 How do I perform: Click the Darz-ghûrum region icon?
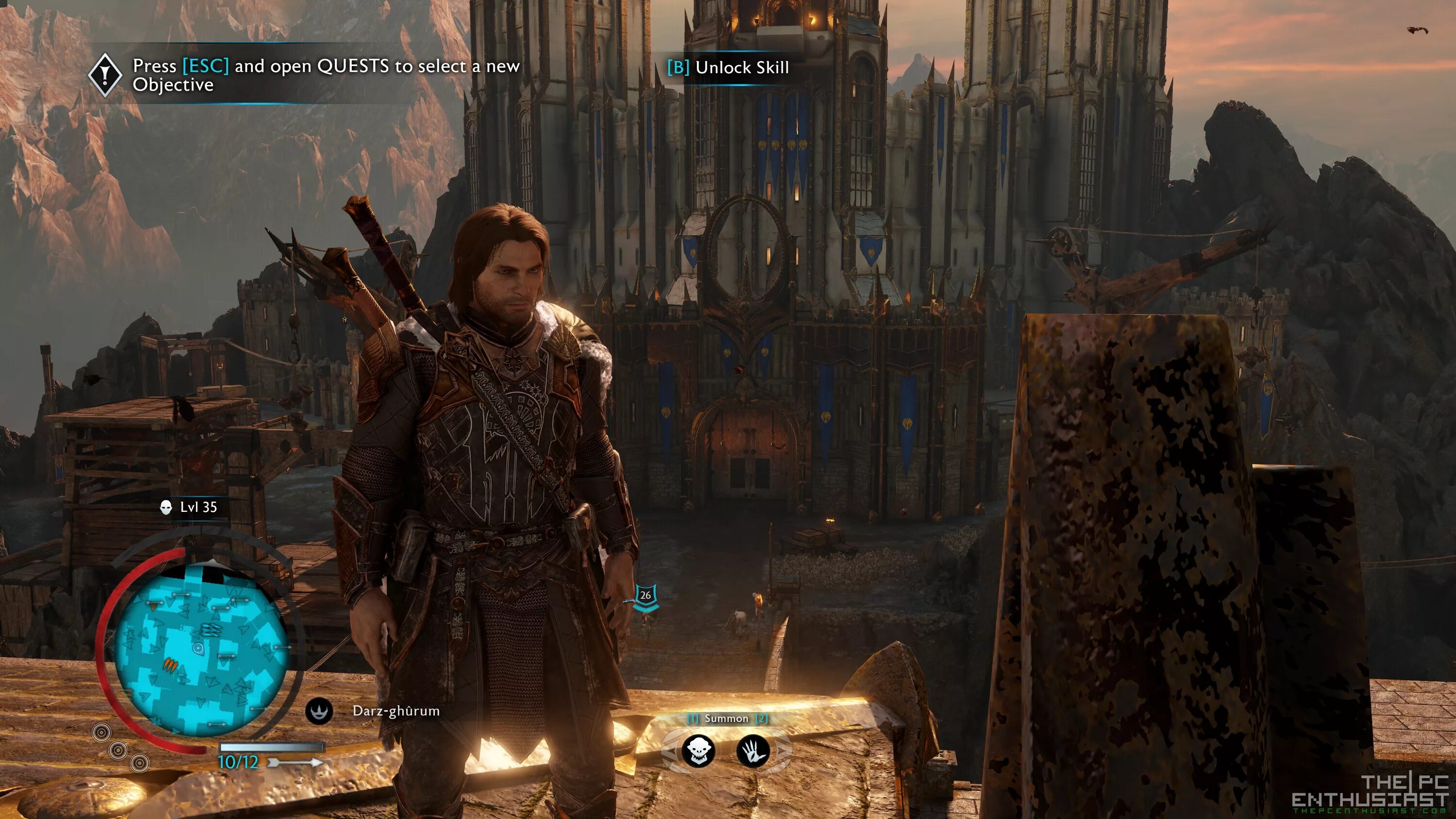coord(319,711)
